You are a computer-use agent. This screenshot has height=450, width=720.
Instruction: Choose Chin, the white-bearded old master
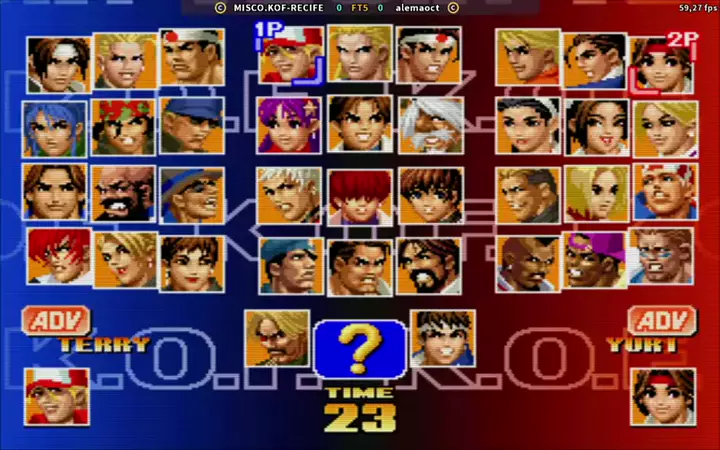(430, 126)
